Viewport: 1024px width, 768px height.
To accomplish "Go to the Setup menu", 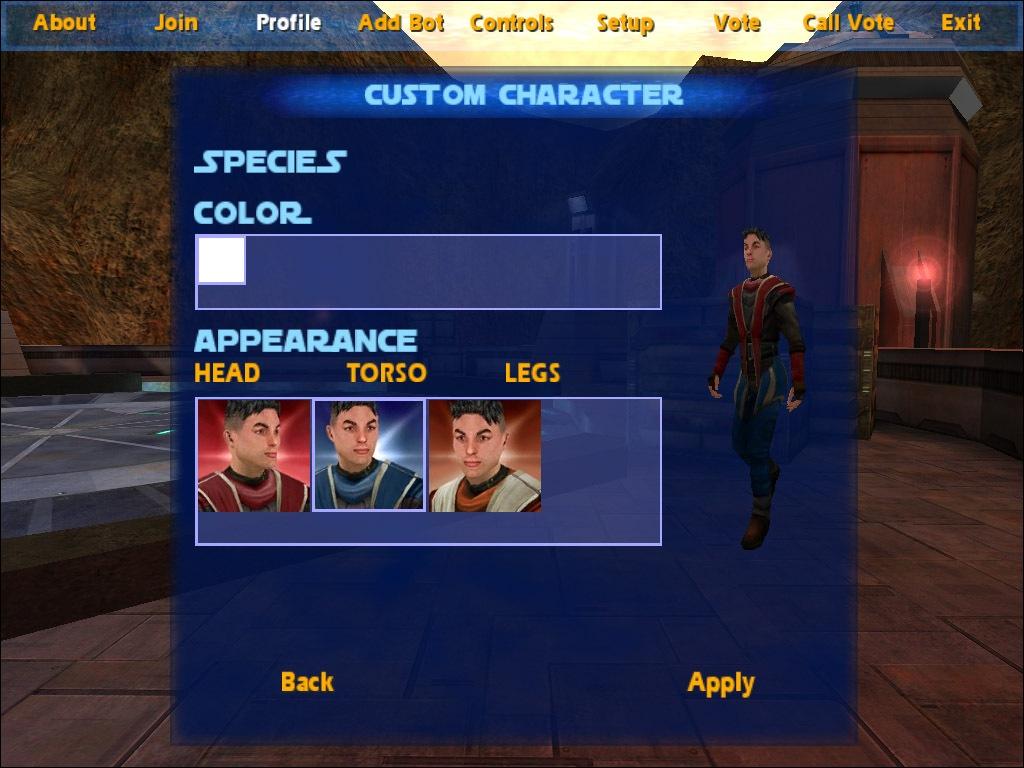I will coord(625,22).
